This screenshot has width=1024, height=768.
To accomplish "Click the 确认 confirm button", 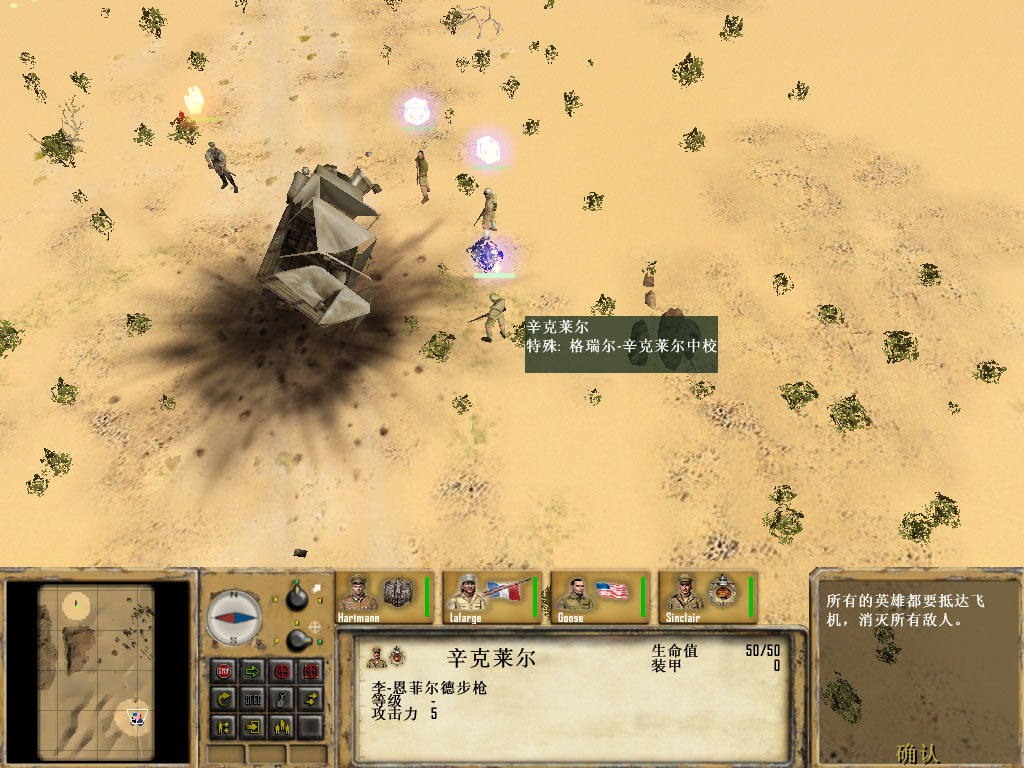I will [918, 752].
